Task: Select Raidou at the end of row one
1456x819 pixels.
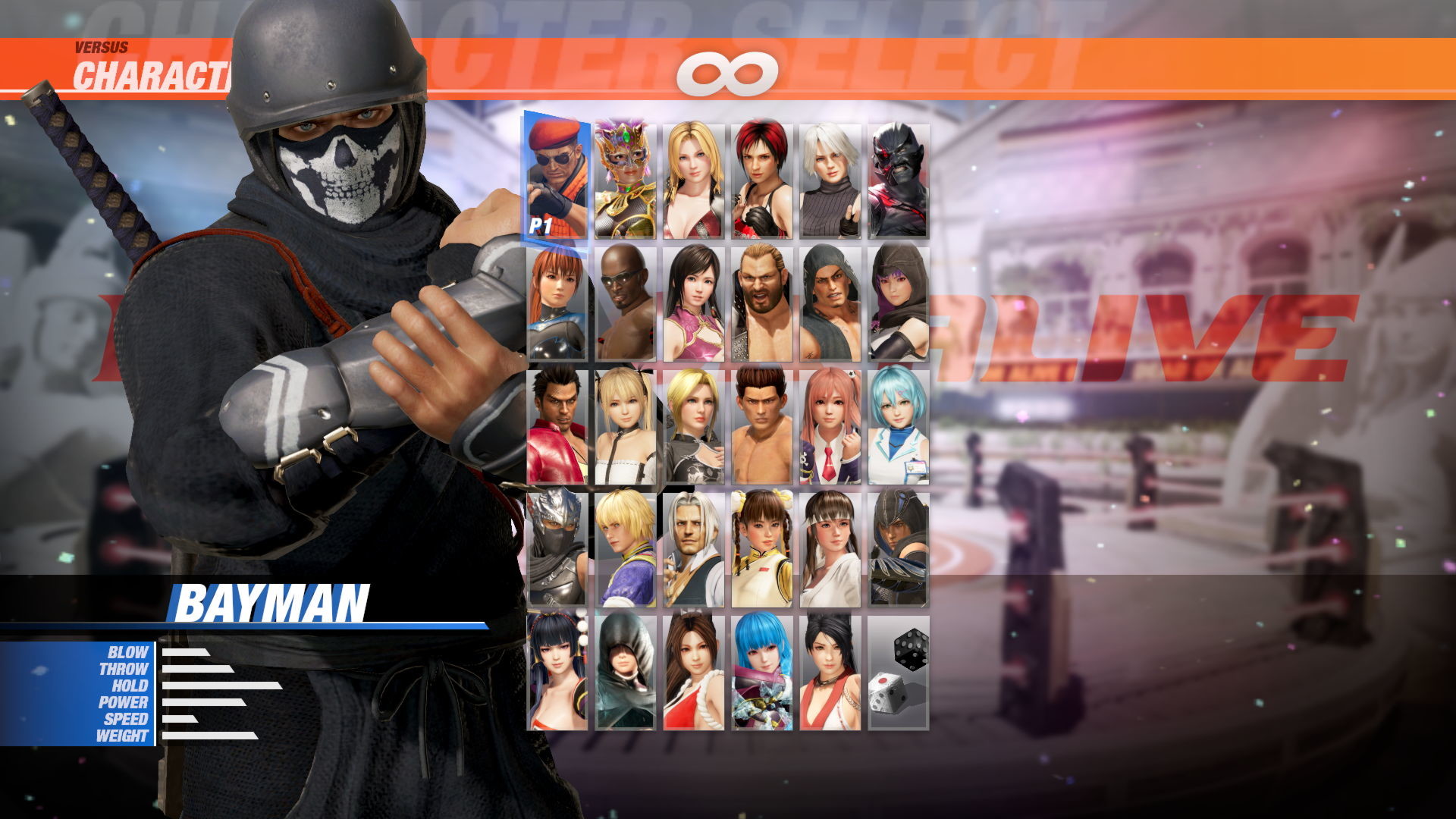Action: (x=898, y=174)
